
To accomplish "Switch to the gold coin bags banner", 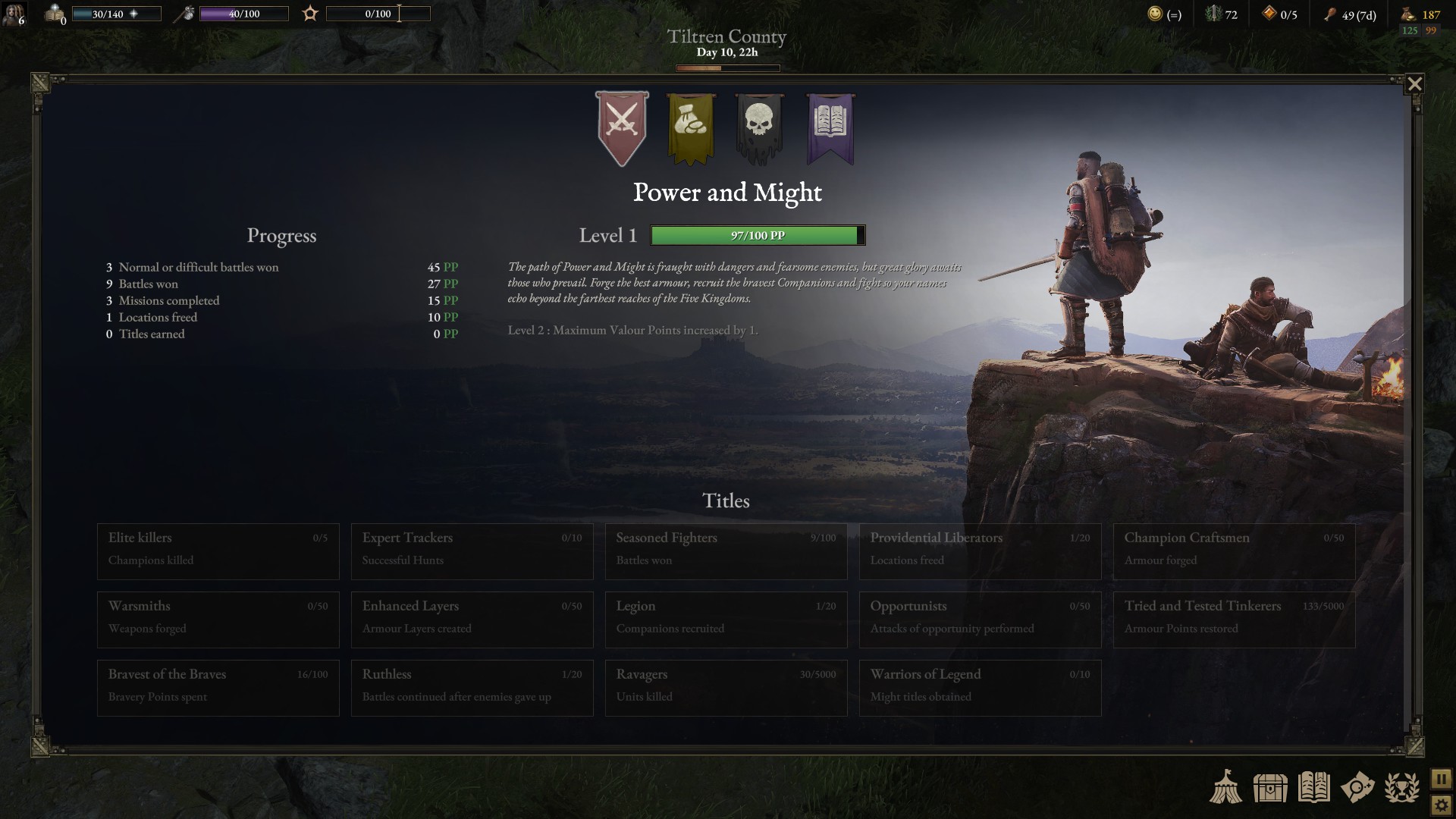I will coord(691,127).
